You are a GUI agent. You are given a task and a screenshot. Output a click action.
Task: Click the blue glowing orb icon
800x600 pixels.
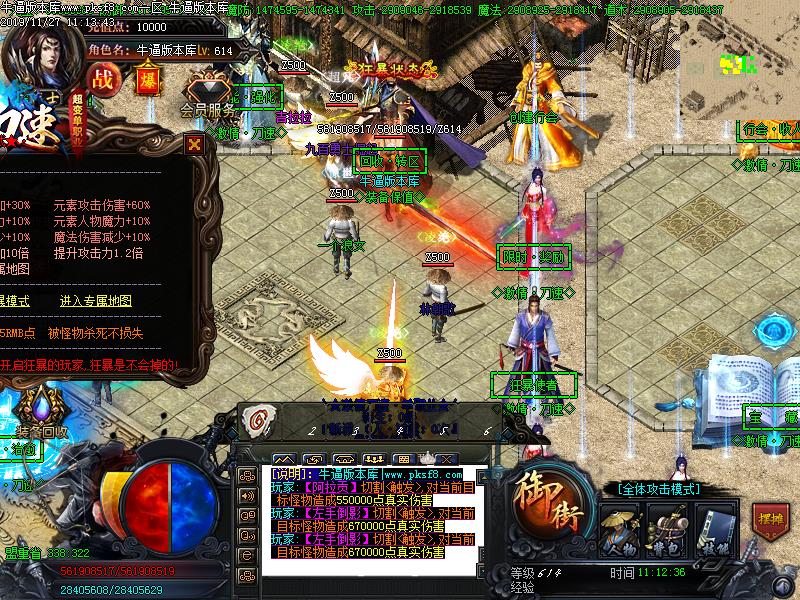click(x=776, y=332)
